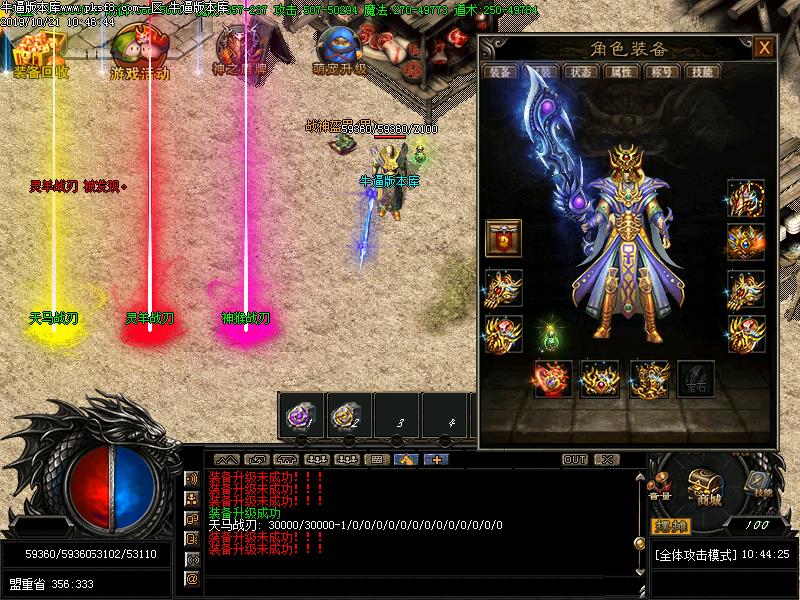Screen dimensions: 800x600
Task: Click the 摆摊 stall button
Action: click(670, 525)
